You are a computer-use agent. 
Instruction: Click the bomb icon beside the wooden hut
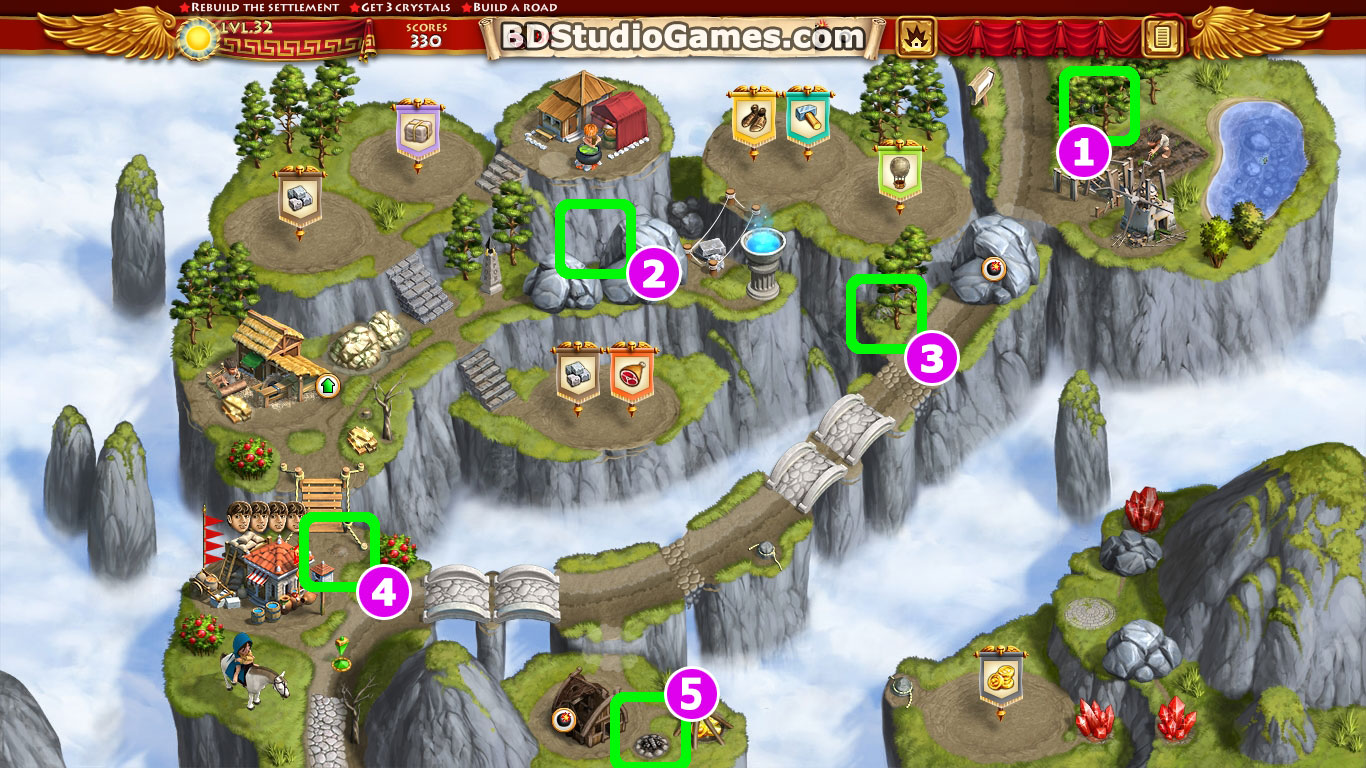562,717
